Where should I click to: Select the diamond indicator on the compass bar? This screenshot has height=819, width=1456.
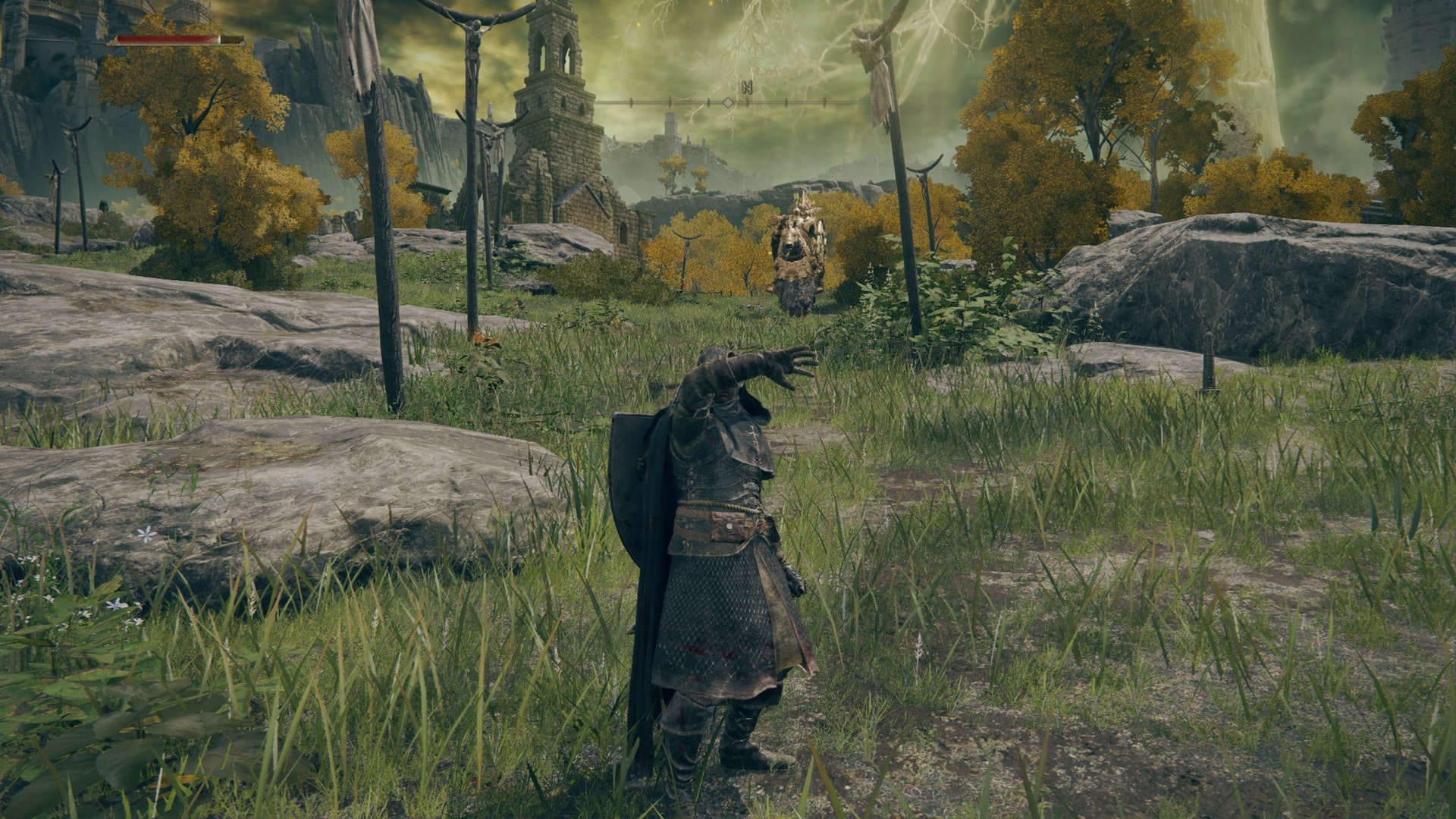coord(728,102)
